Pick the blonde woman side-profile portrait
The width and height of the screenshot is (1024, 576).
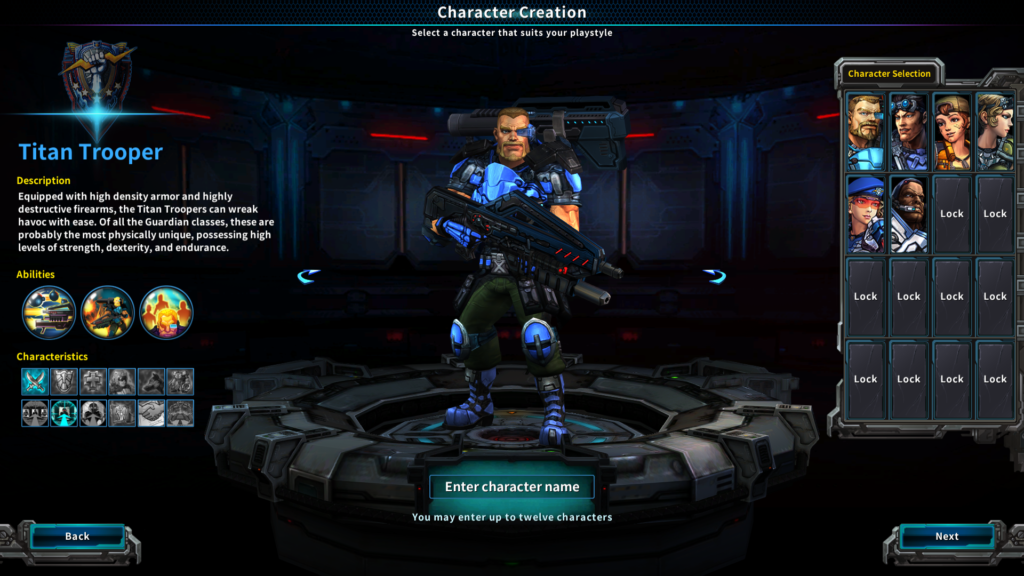(x=994, y=131)
